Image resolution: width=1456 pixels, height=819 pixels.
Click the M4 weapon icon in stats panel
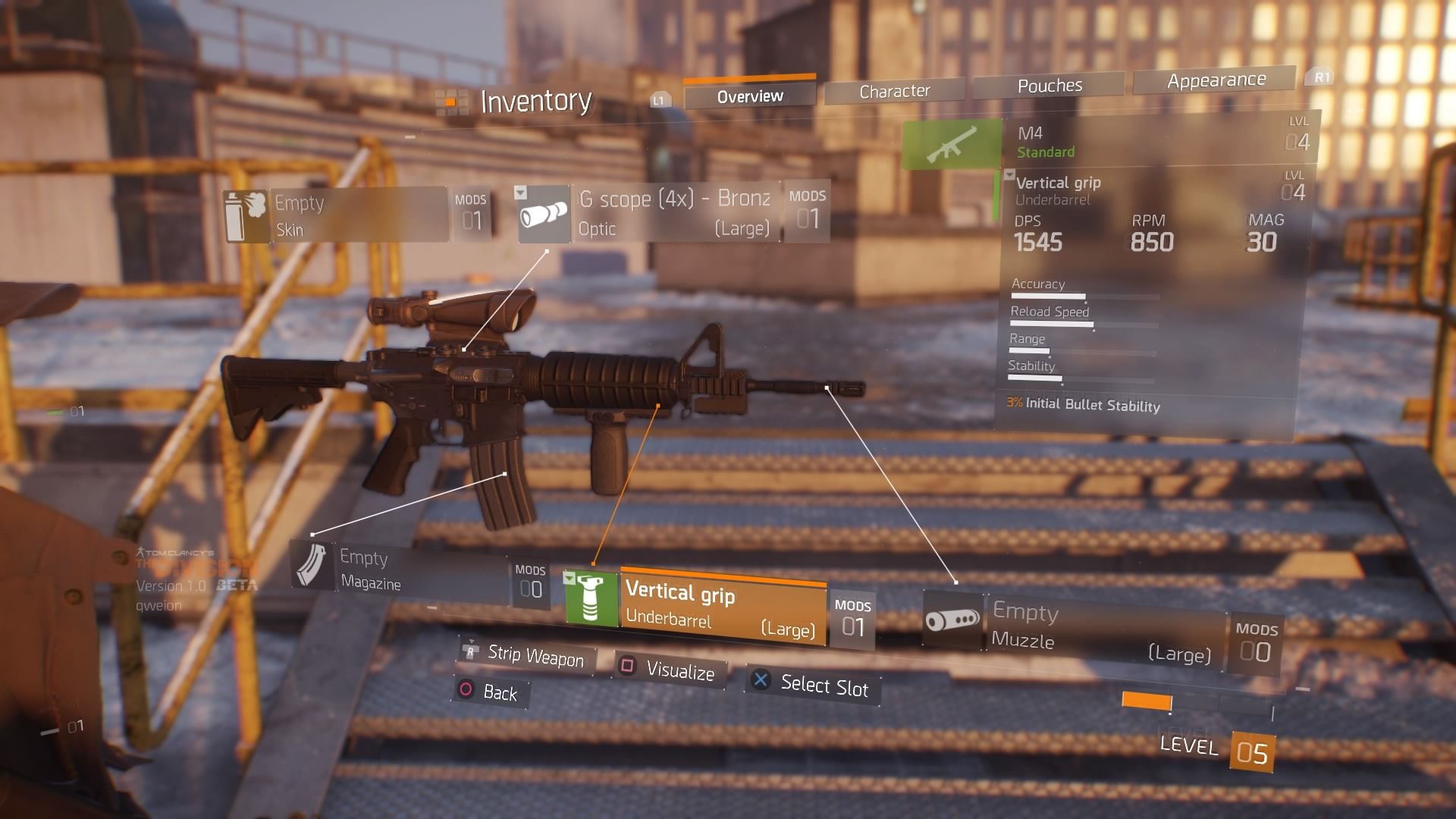[x=952, y=143]
